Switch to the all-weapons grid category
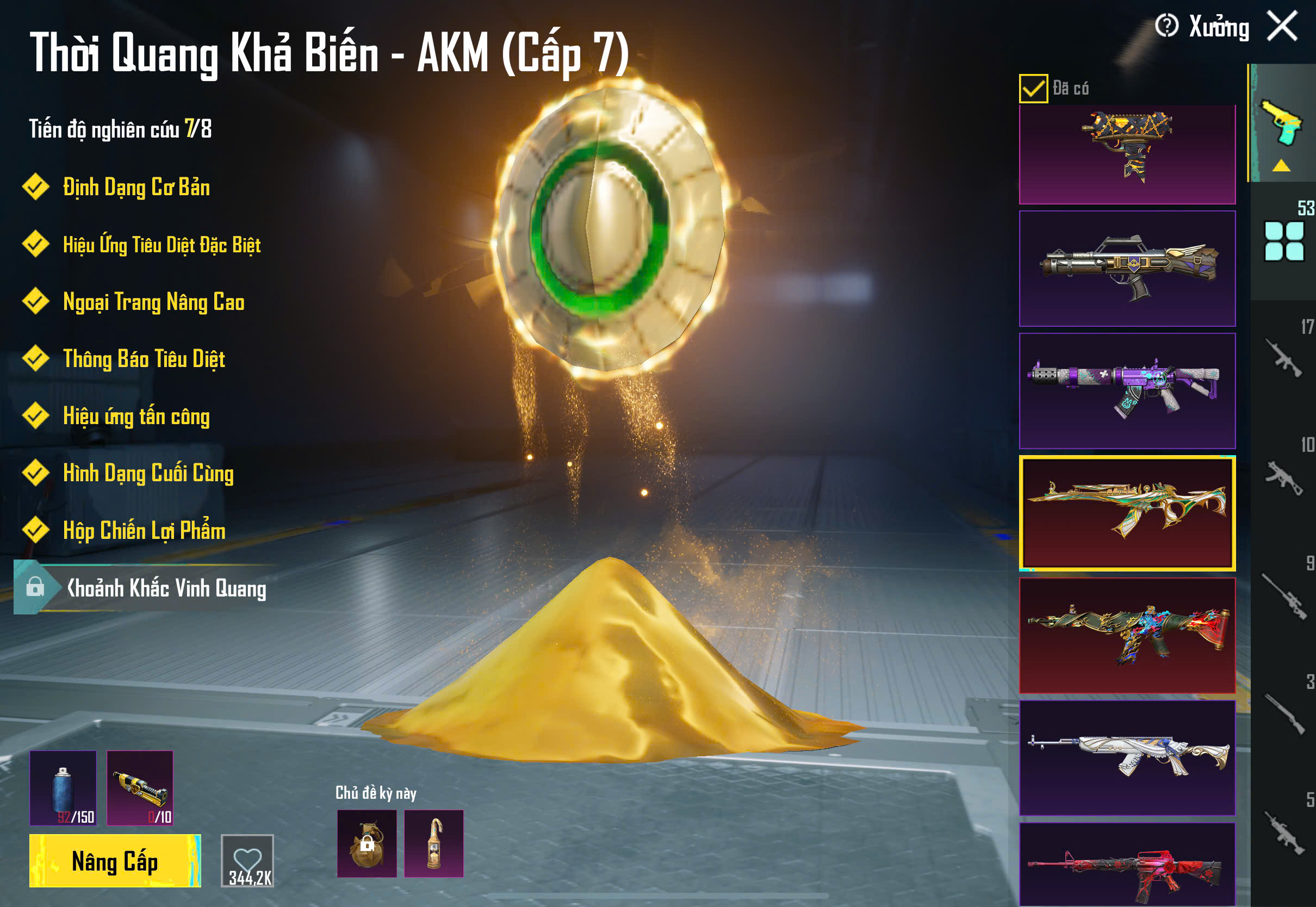 tap(1283, 241)
